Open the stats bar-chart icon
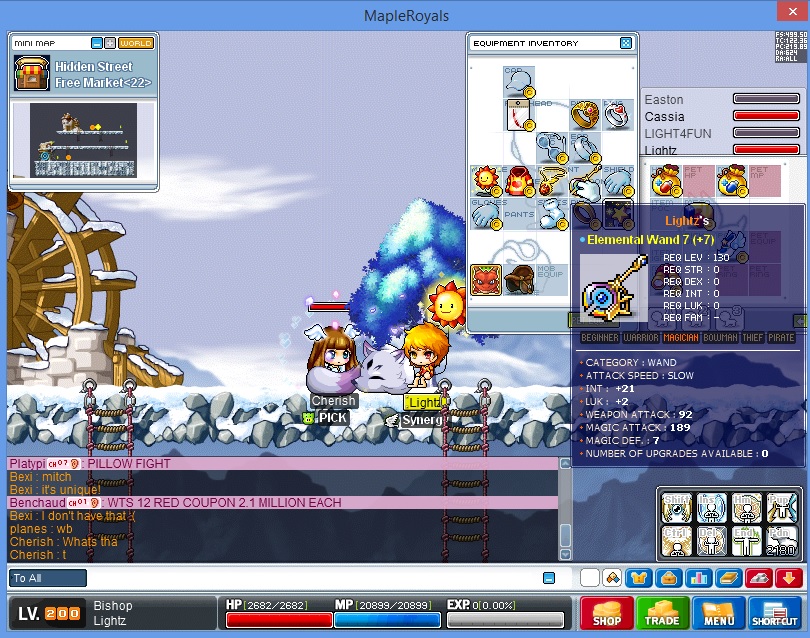Viewport: 810px width, 638px height. click(x=698, y=577)
